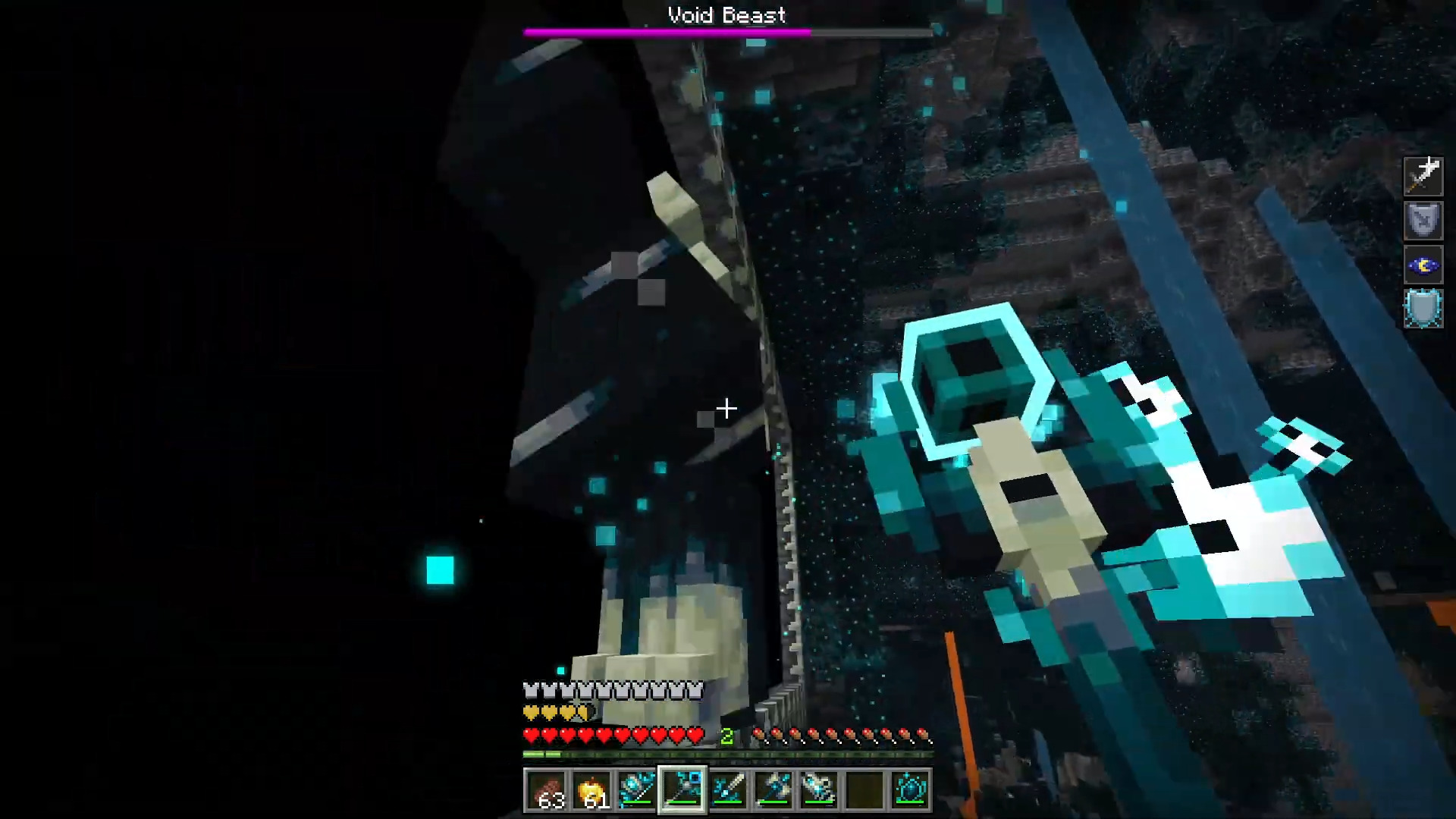This screenshot has width=1456, height=819.
Task: Select the crossbow in the hotbar
Action: click(818, 790)
